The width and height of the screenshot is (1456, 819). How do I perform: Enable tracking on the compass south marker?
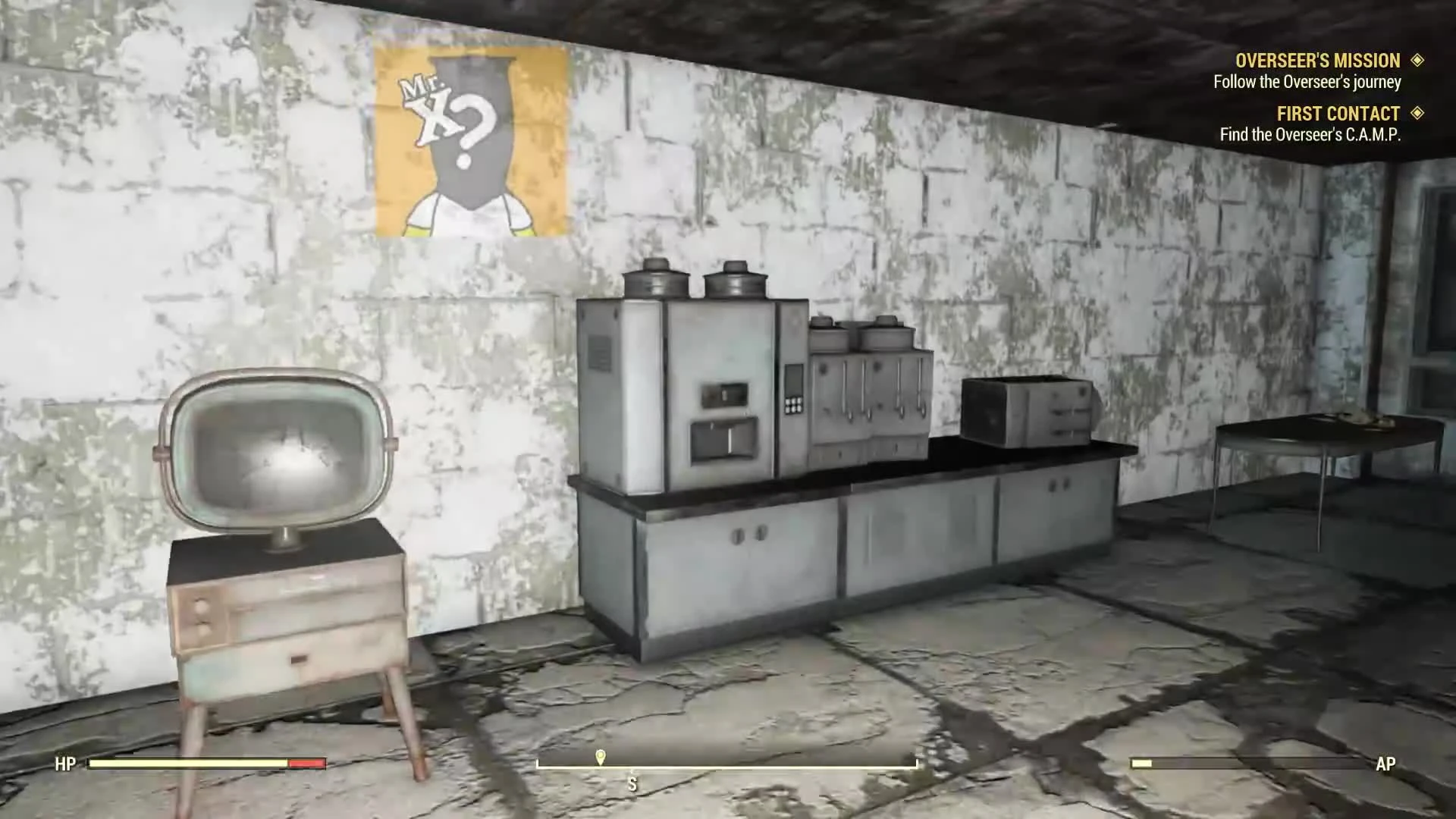tap(632, 785)
